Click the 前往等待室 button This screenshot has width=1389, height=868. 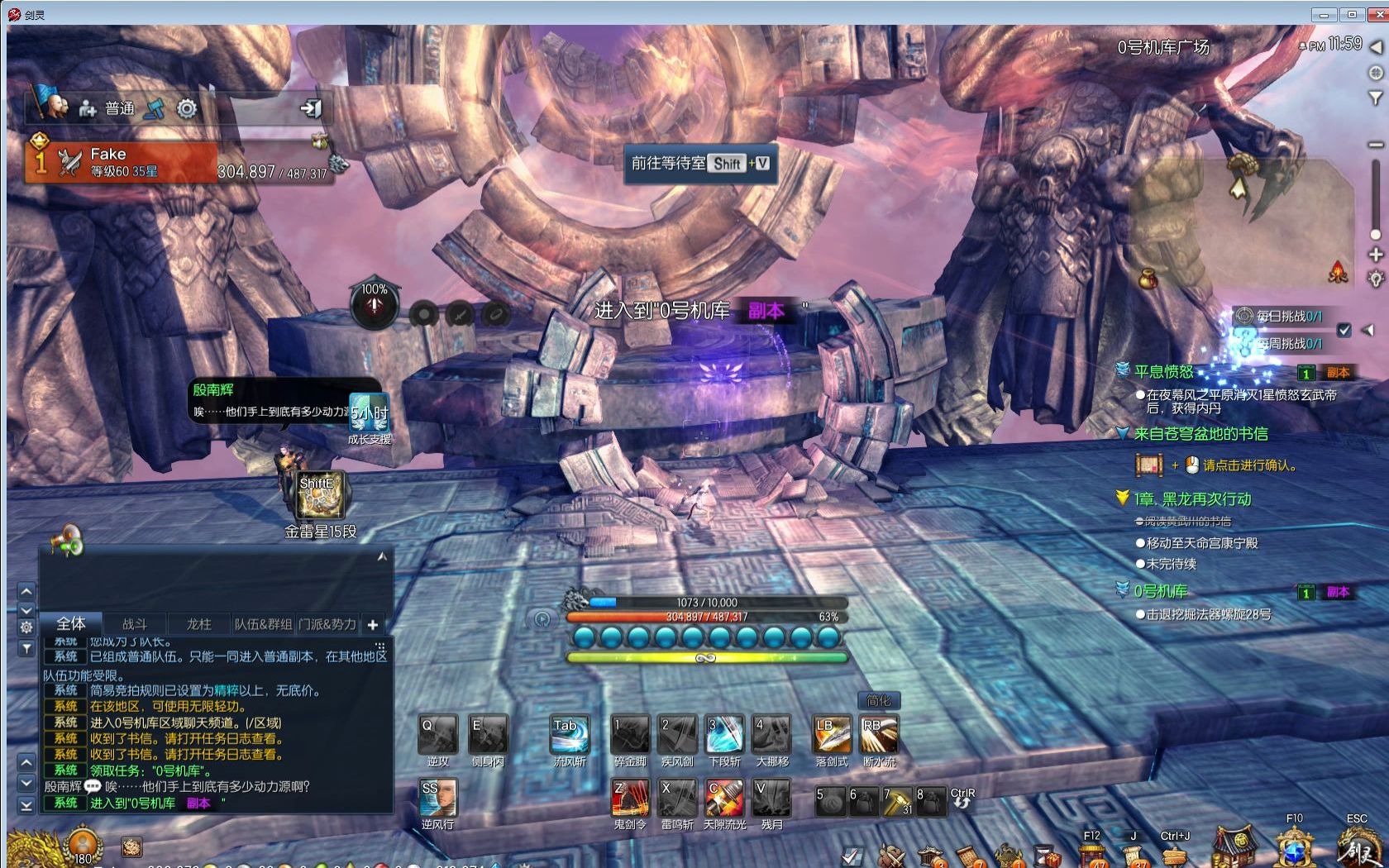pos(699,164)
